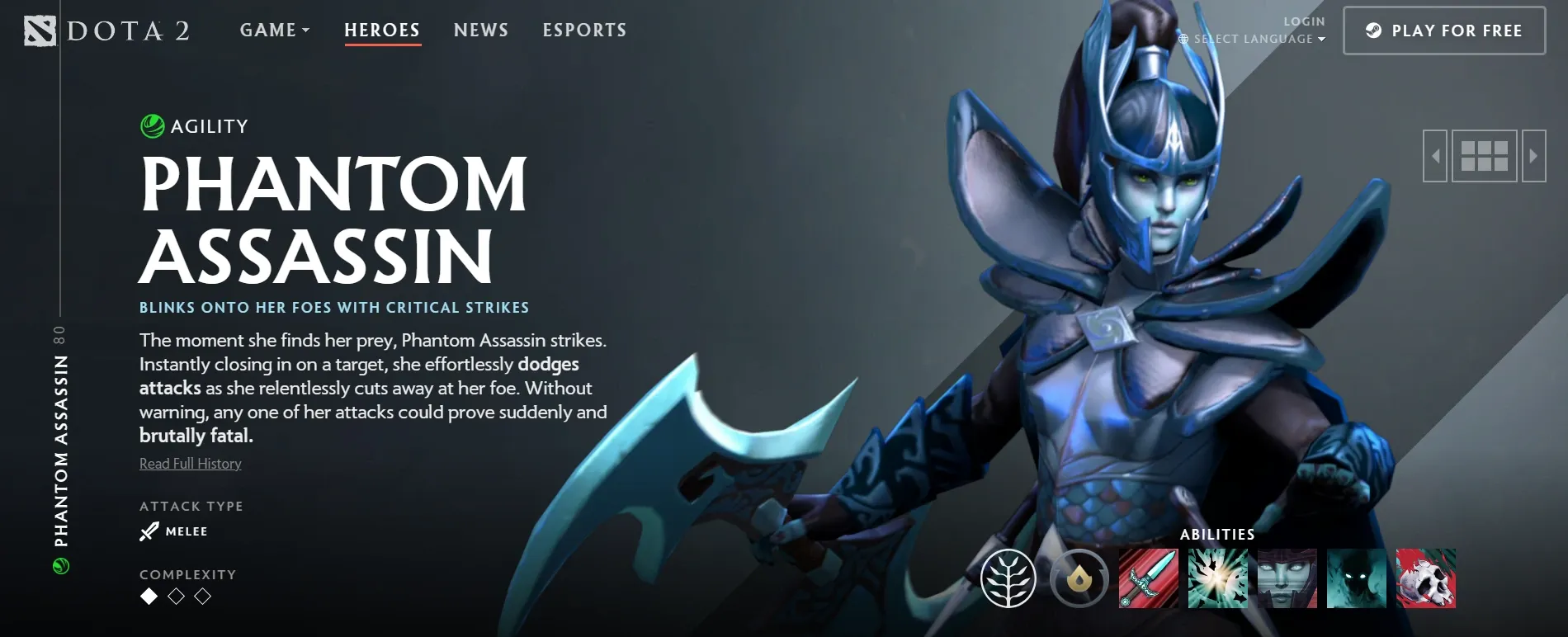Switch to the HEROES tab
The height and width of the screenshot is (637, 1568).
pos(381,30)
